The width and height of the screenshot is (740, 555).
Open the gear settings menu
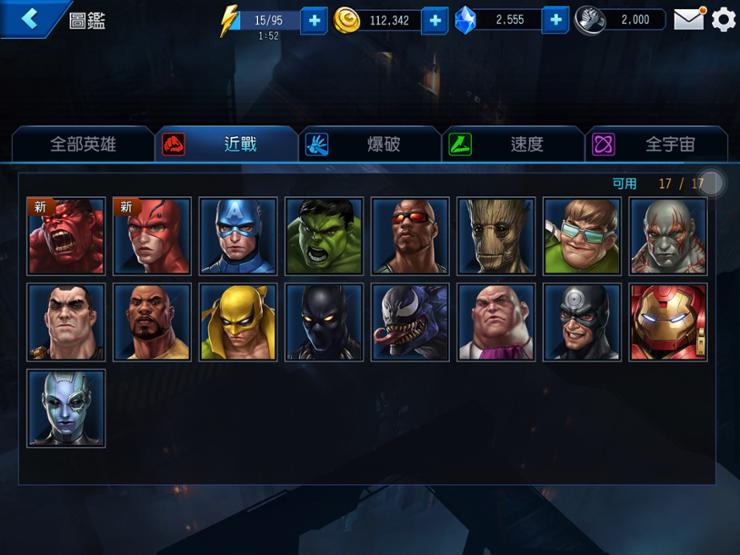723,19
